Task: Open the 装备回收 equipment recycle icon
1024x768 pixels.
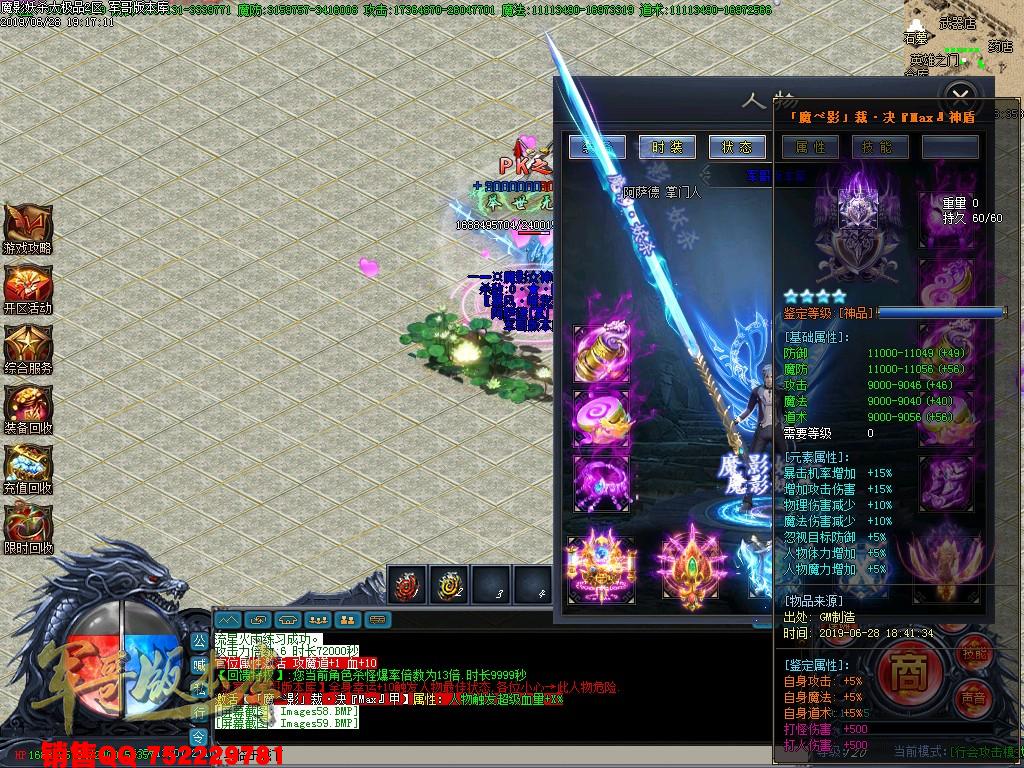Action: tap(27, 406)
